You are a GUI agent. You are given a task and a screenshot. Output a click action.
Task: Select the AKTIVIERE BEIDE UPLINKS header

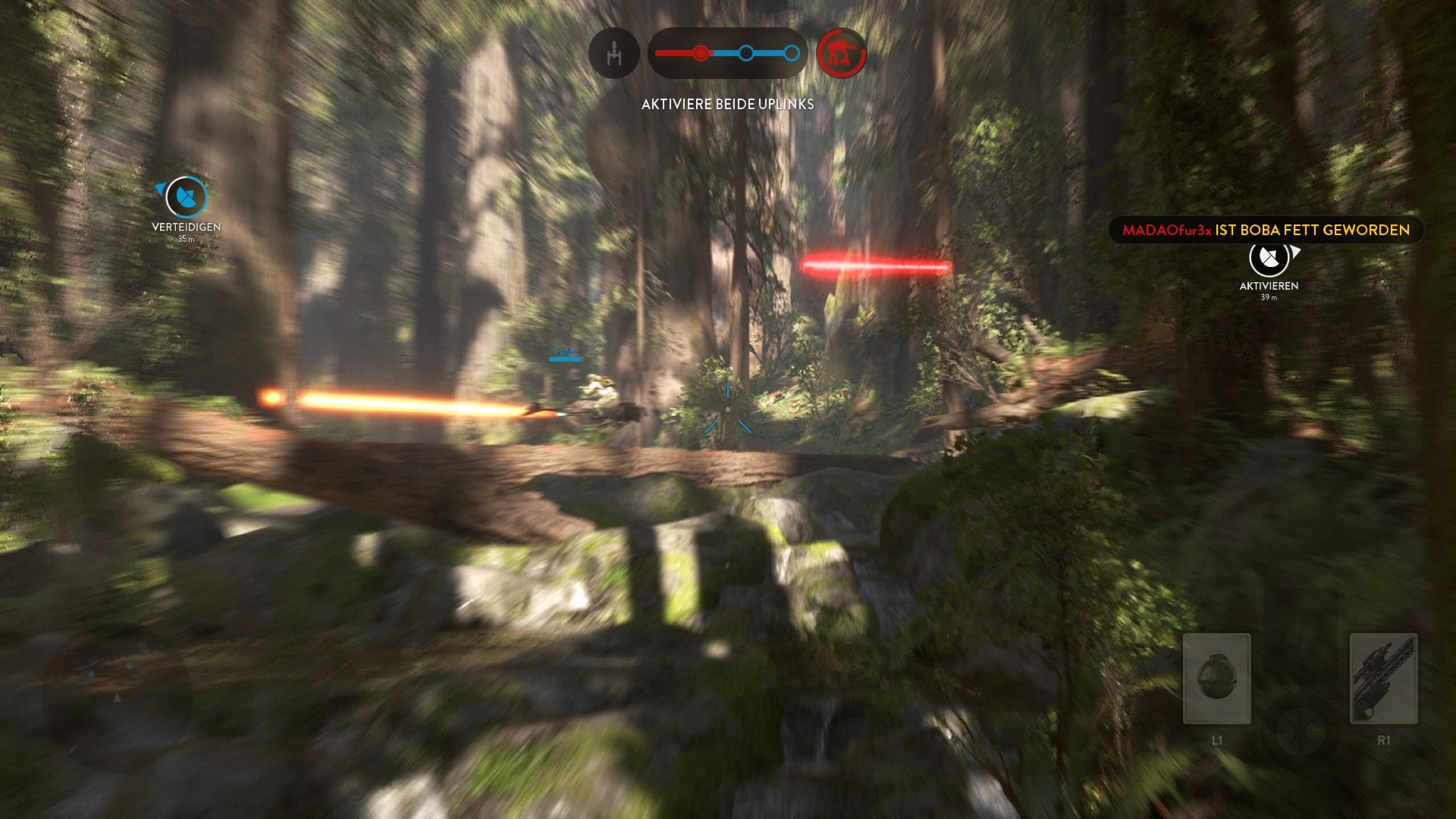coord(726,103)
